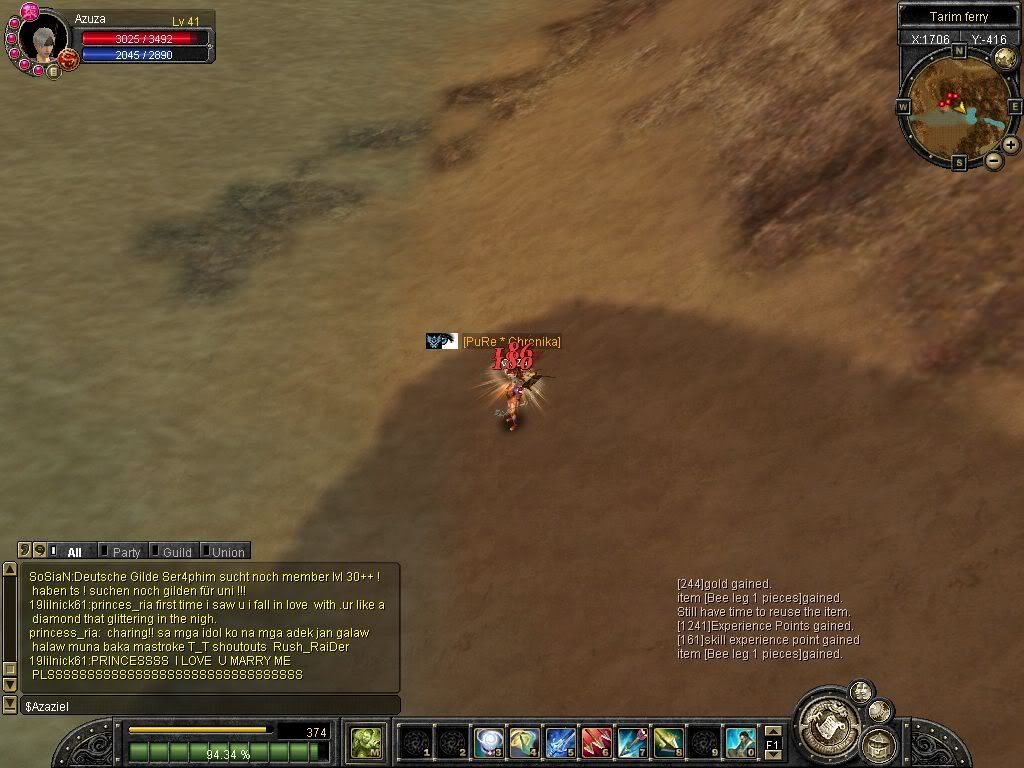Show the All chat tab

click(x=74, y=552)
